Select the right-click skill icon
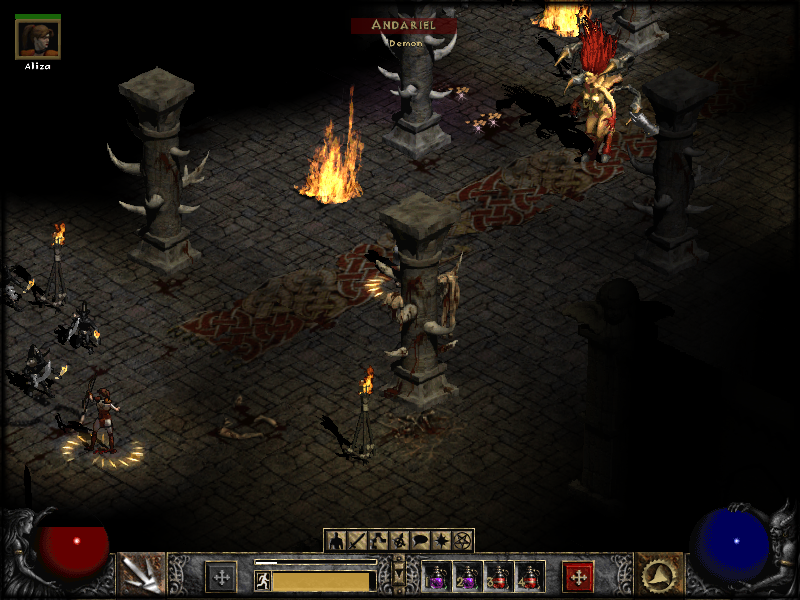 pyautogui.click(x=660, y=574)
